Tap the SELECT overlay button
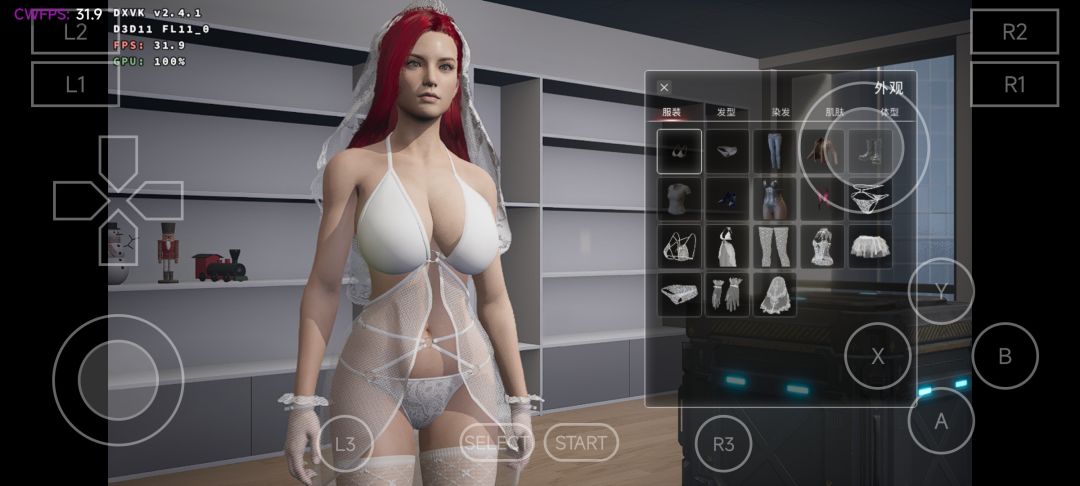The height and width of the screenshot is (486, 1080). pyautogui.click(x=497, y=442)
